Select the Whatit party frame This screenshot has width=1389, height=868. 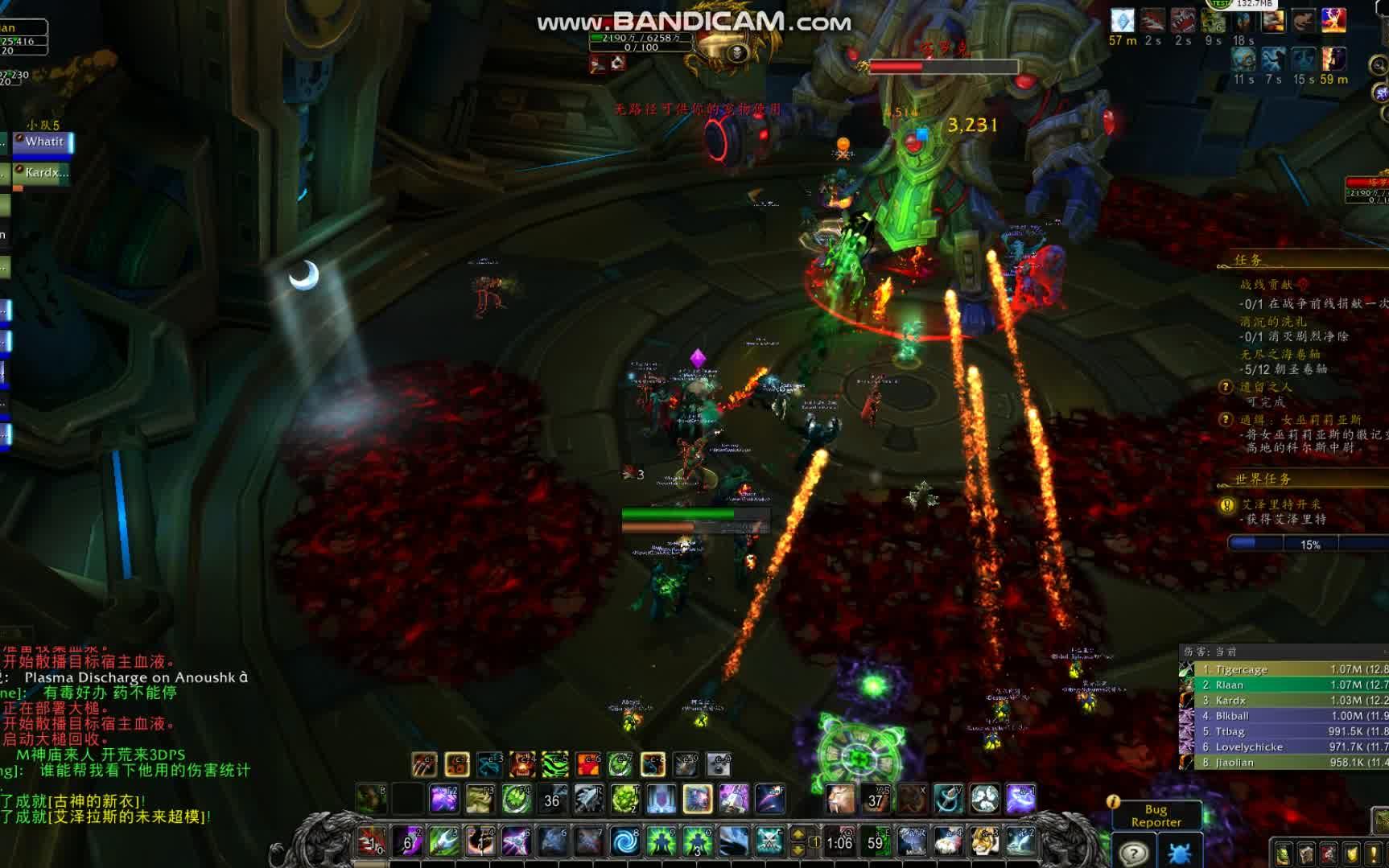(44, 142)
